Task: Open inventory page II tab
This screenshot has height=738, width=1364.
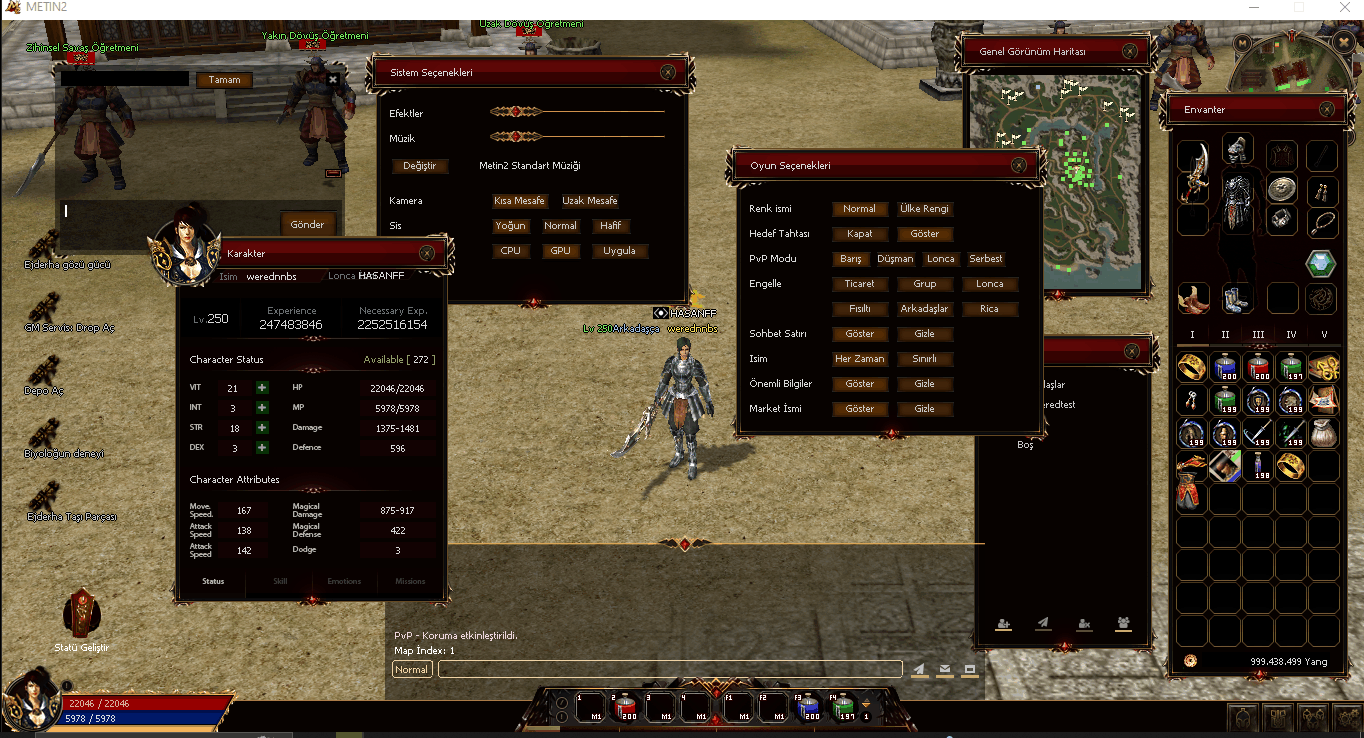Action: (1224, 333)
